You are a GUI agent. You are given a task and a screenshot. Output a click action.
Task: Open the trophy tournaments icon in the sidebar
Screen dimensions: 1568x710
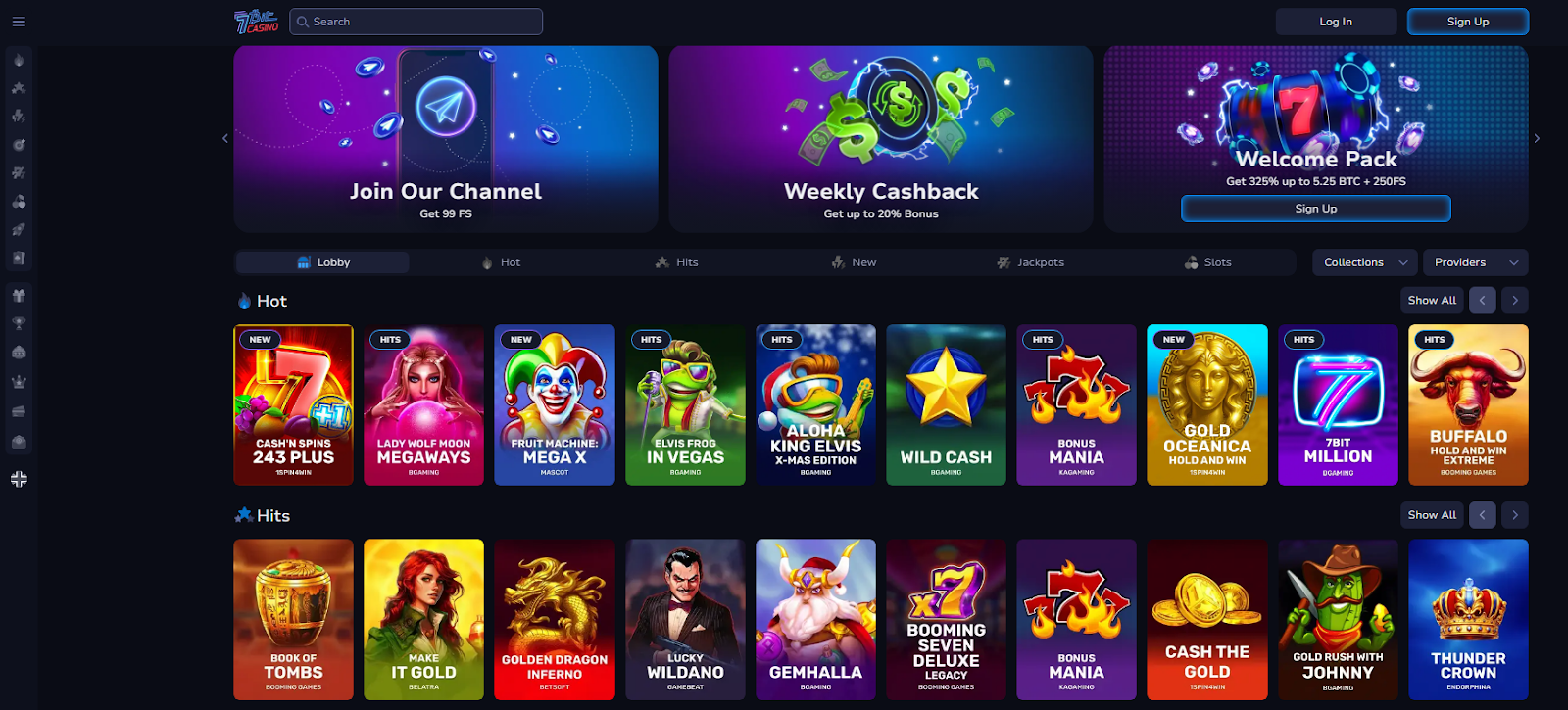click(x=19, y=322)
